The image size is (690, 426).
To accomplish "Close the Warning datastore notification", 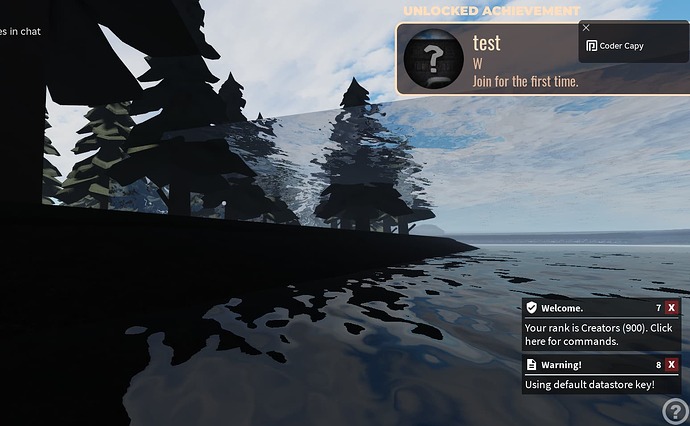I will [672, 365].
